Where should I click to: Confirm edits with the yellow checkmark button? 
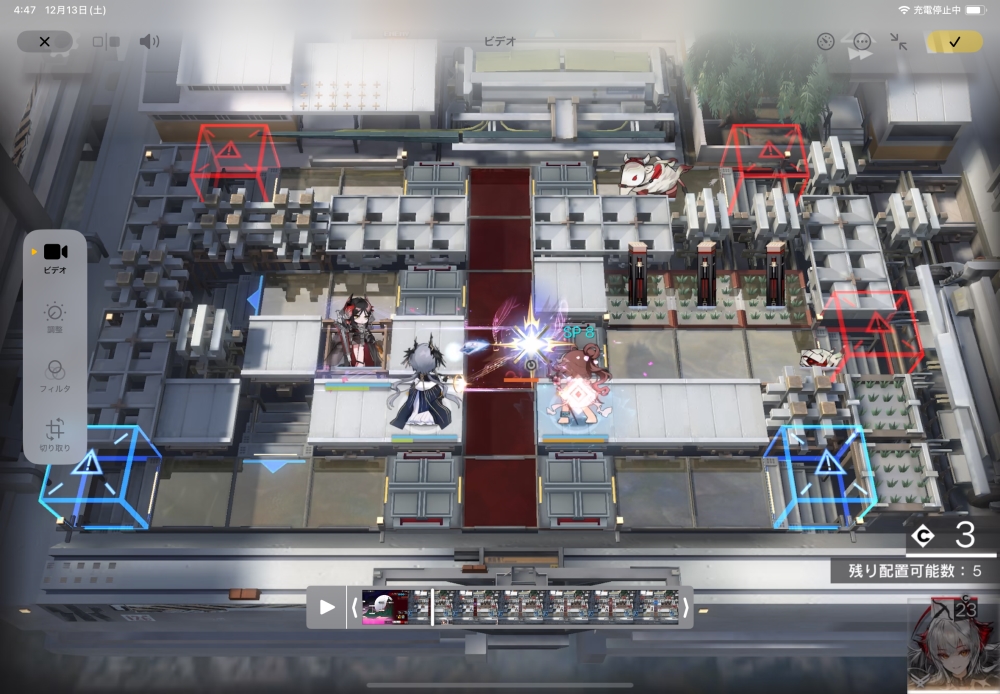pos(953,42)
